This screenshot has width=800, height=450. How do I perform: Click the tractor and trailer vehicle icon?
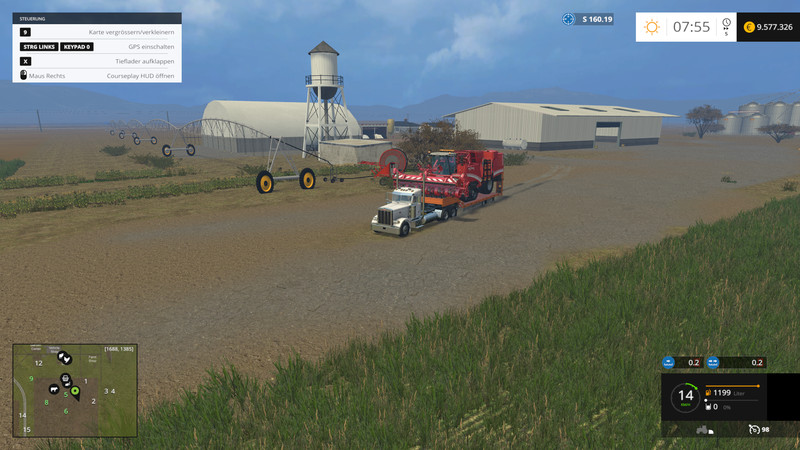coord(704,429)
